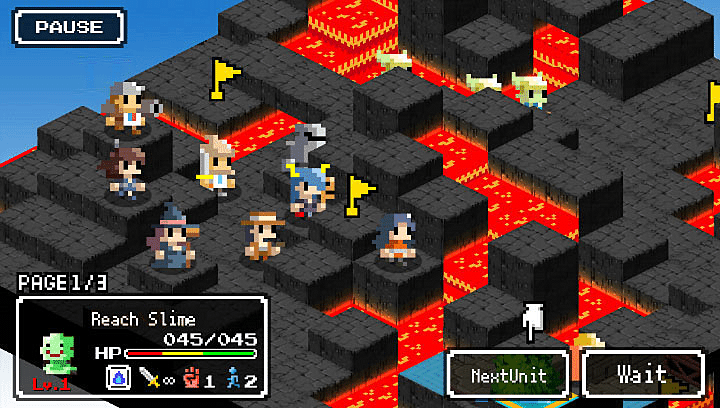Select the water element icon in the unit panel
This screenshot has height=408, width=720.
coord(117,378)
